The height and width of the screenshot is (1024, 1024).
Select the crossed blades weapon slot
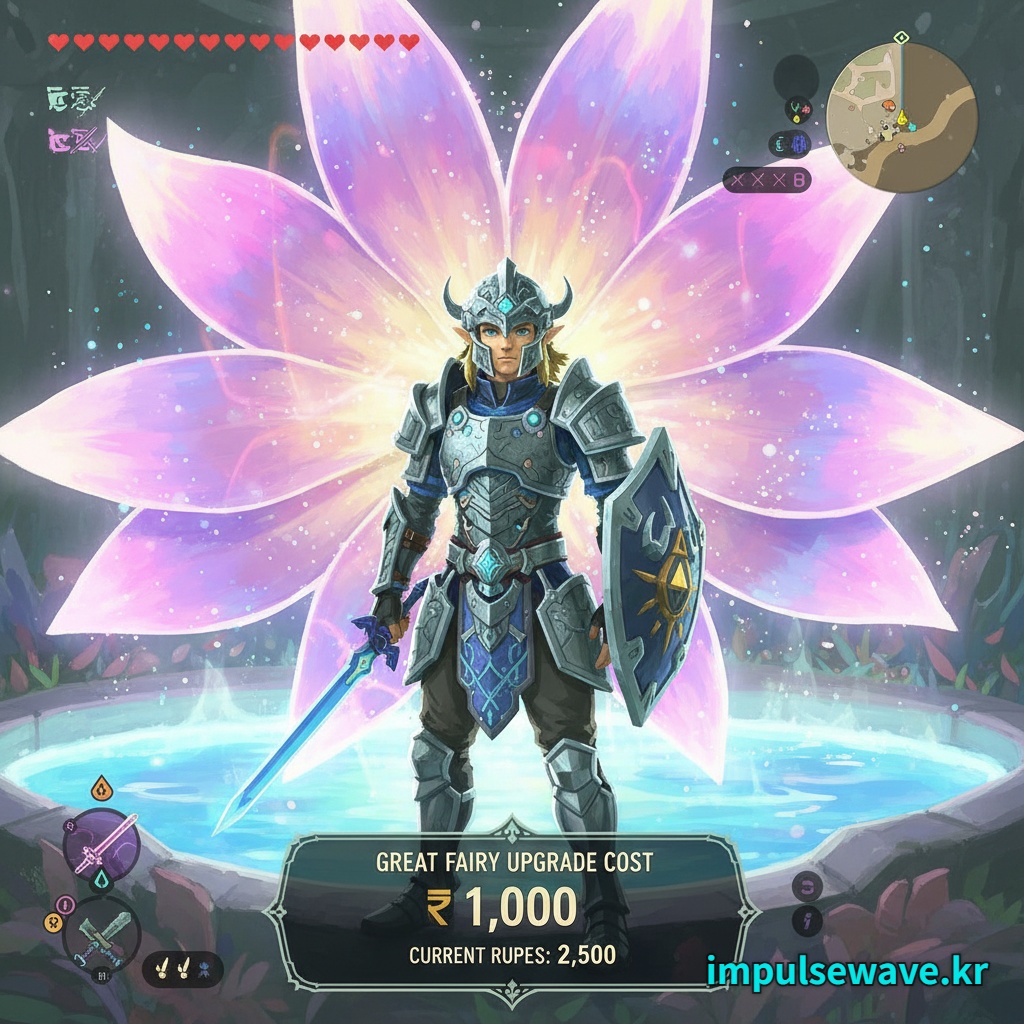(100, 932)
